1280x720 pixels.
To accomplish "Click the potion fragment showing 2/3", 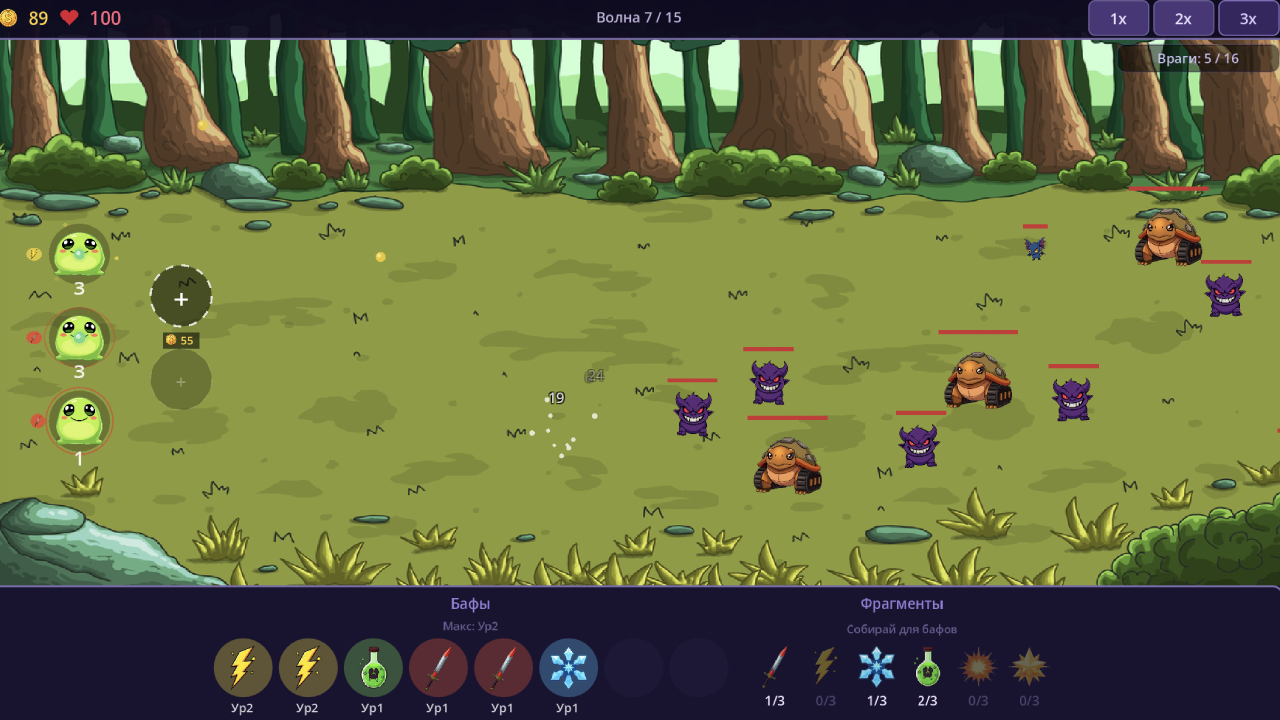I will [x=928, y=666].
